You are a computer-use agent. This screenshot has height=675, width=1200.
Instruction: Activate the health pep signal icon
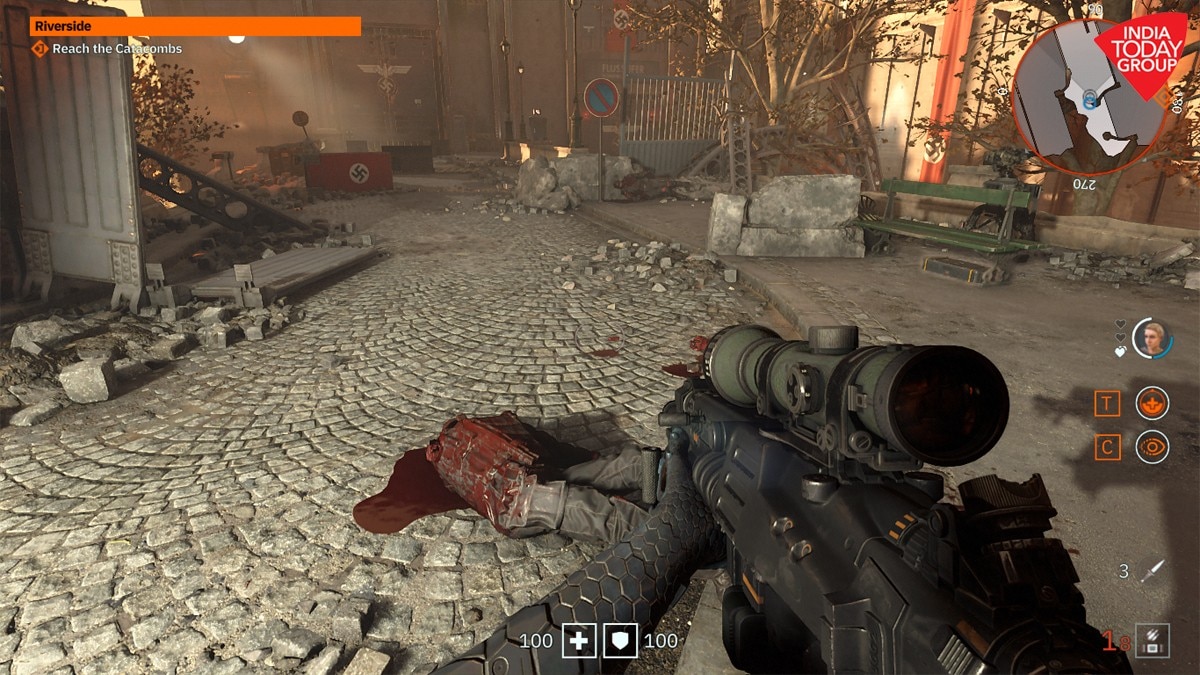(x=1152, y=403)
